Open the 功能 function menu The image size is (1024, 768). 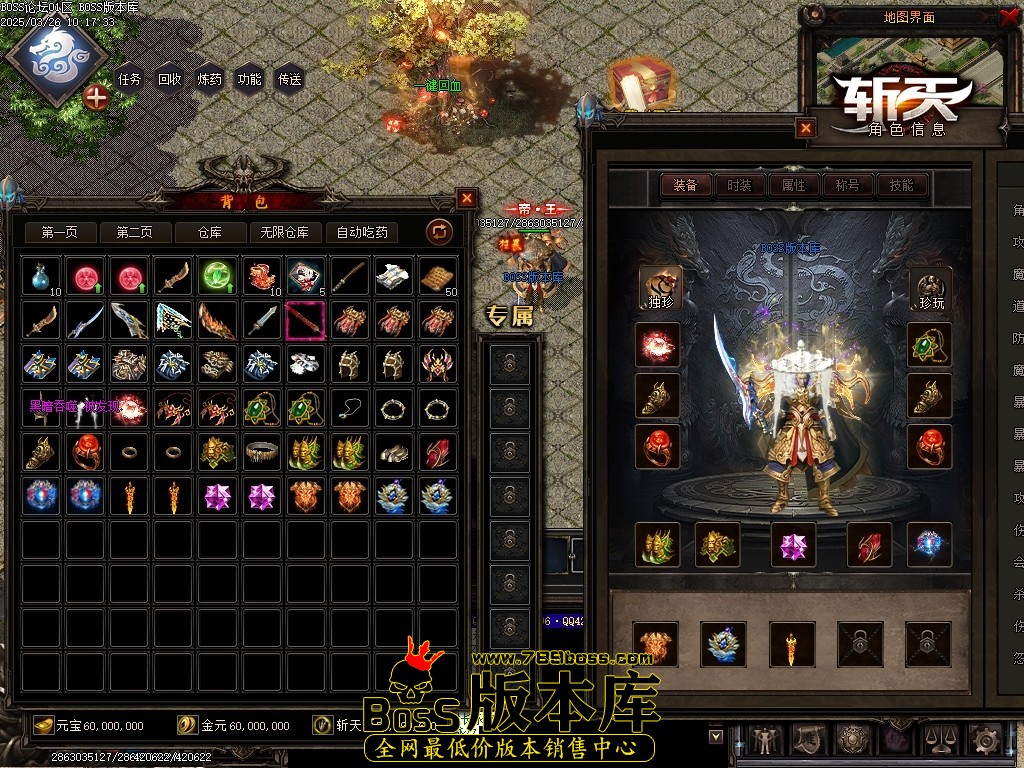pyautogui.click(x=249, y=79)
